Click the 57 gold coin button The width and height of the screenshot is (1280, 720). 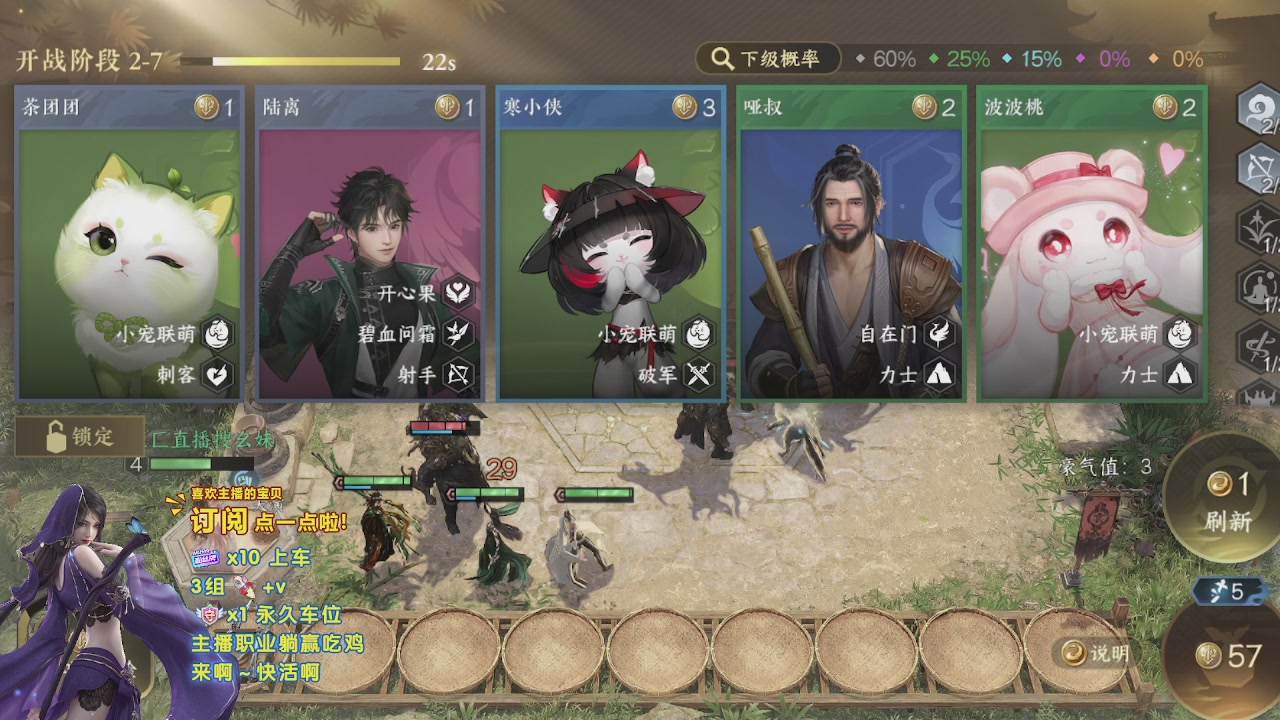point(1230,656)
